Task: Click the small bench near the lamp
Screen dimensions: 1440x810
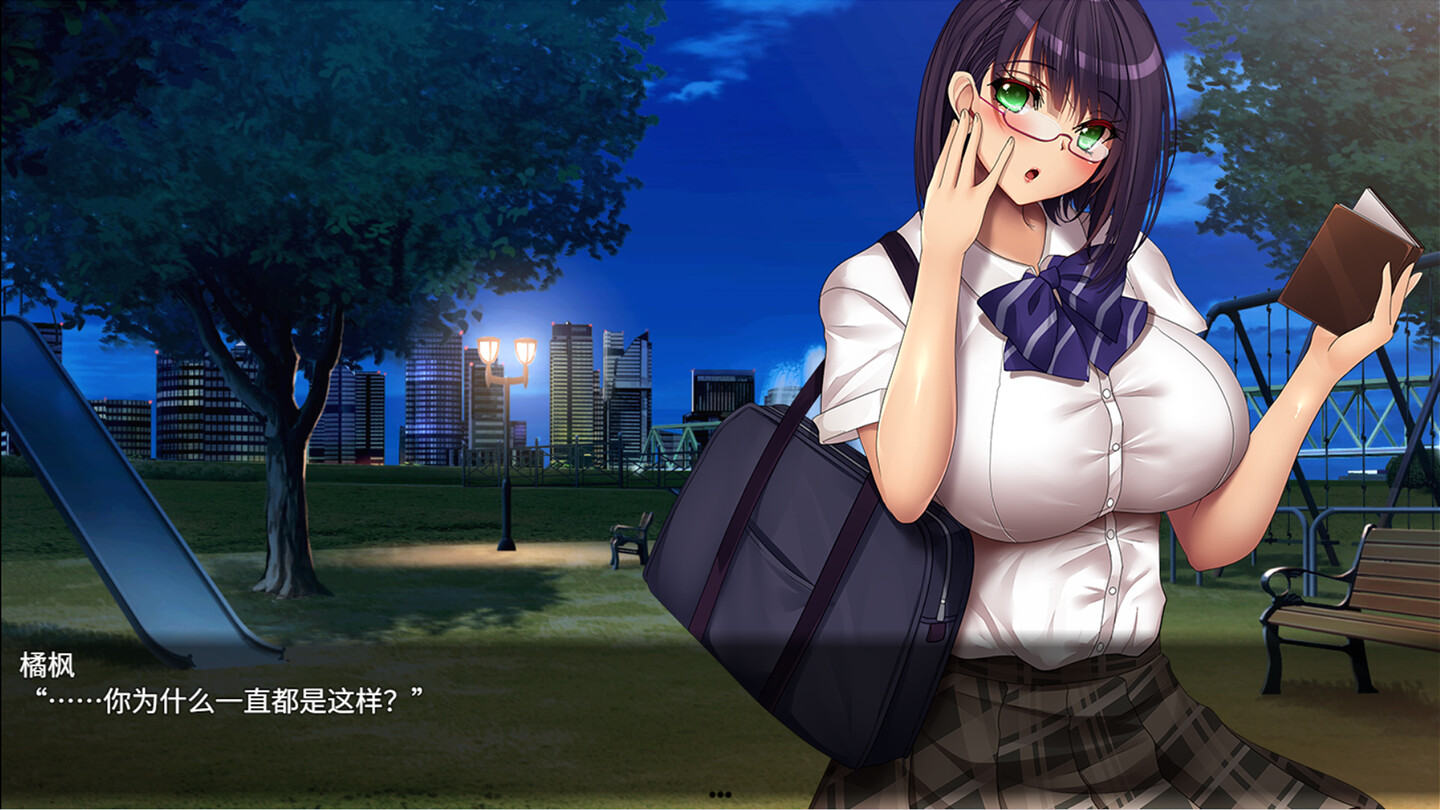Action: [x=628, y=540]
